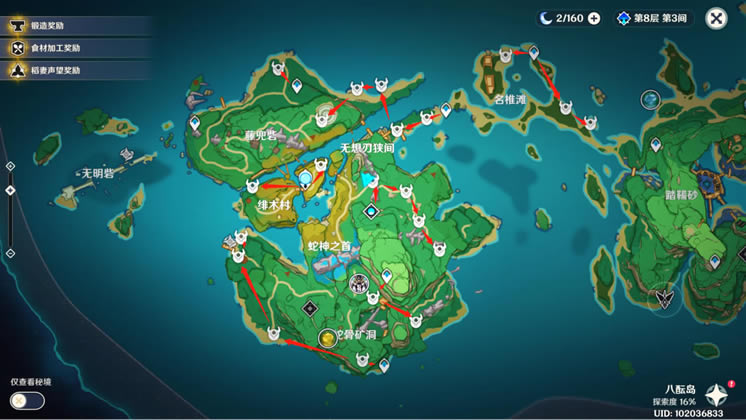
Task: Click the map zoom slider handle
Action: [10, 190]
